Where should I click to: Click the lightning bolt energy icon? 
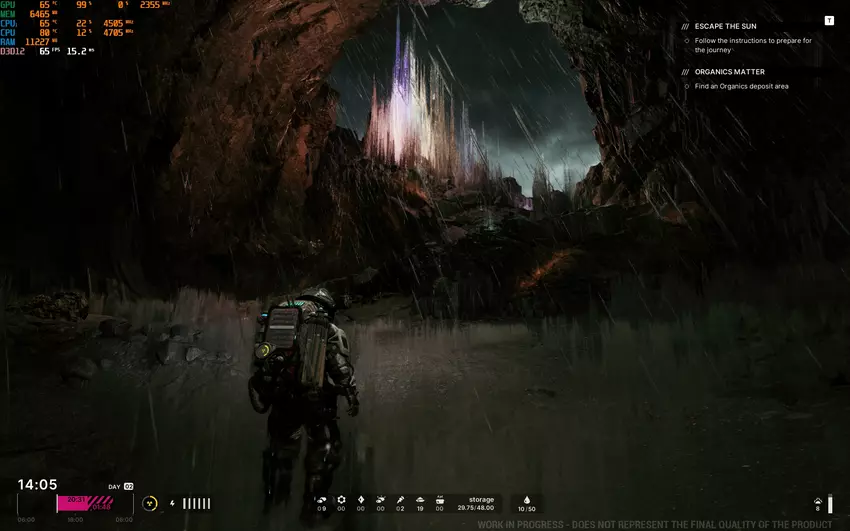[x=172, y=503]
